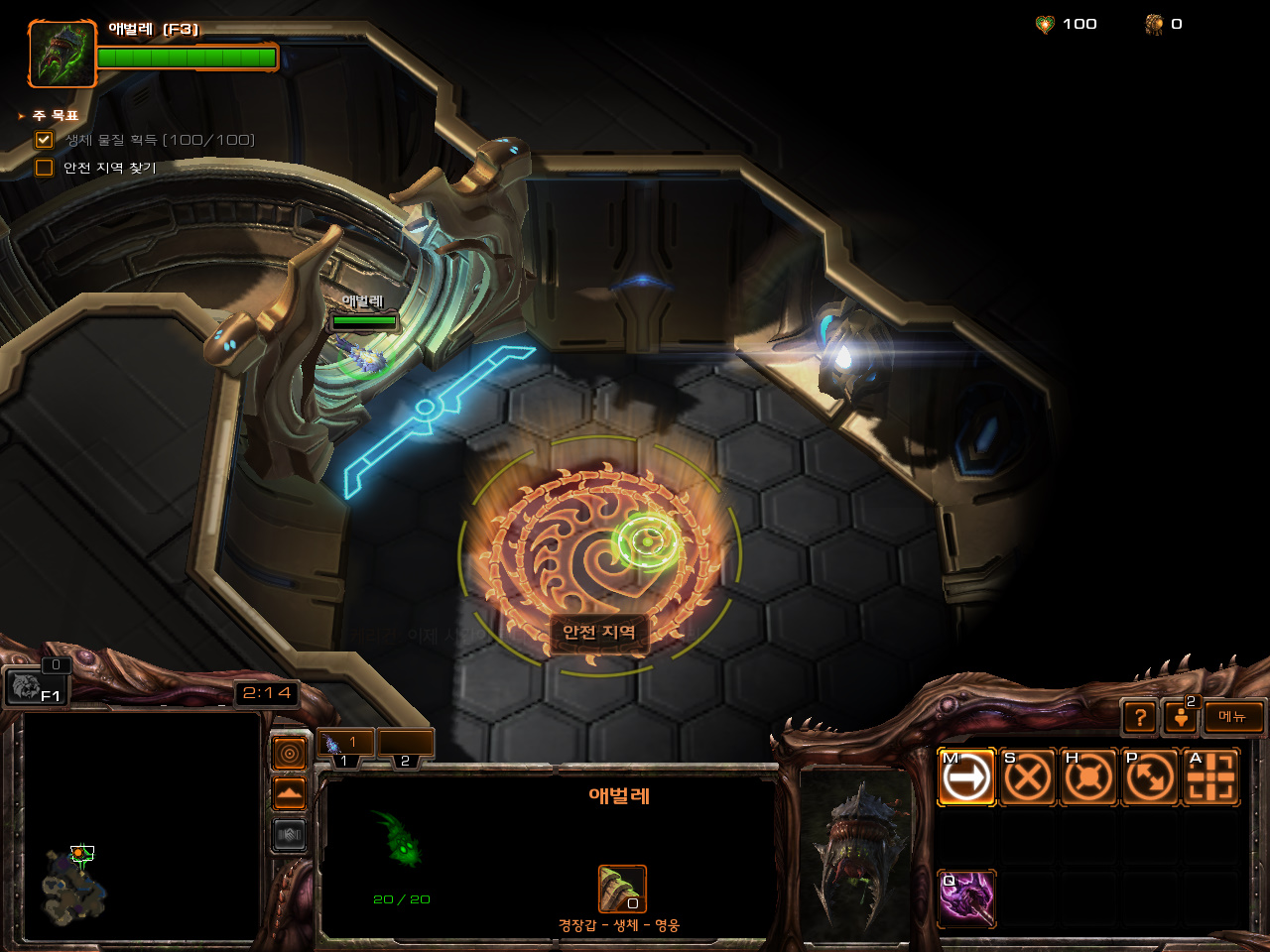Click the F1 idle worker button
This screenshot has width=1270, height=952.
click(x=36, y=686)
